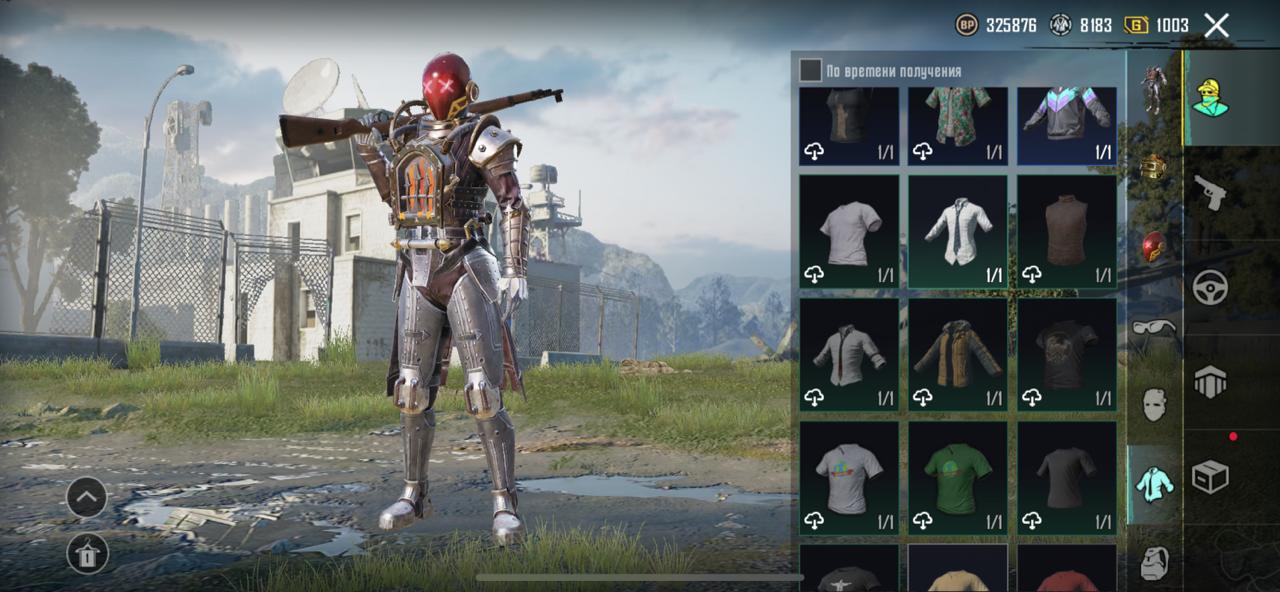Show the red helmet headgear subcategory
This screenshot has height=592, width=1280.
pos(1154,247)
